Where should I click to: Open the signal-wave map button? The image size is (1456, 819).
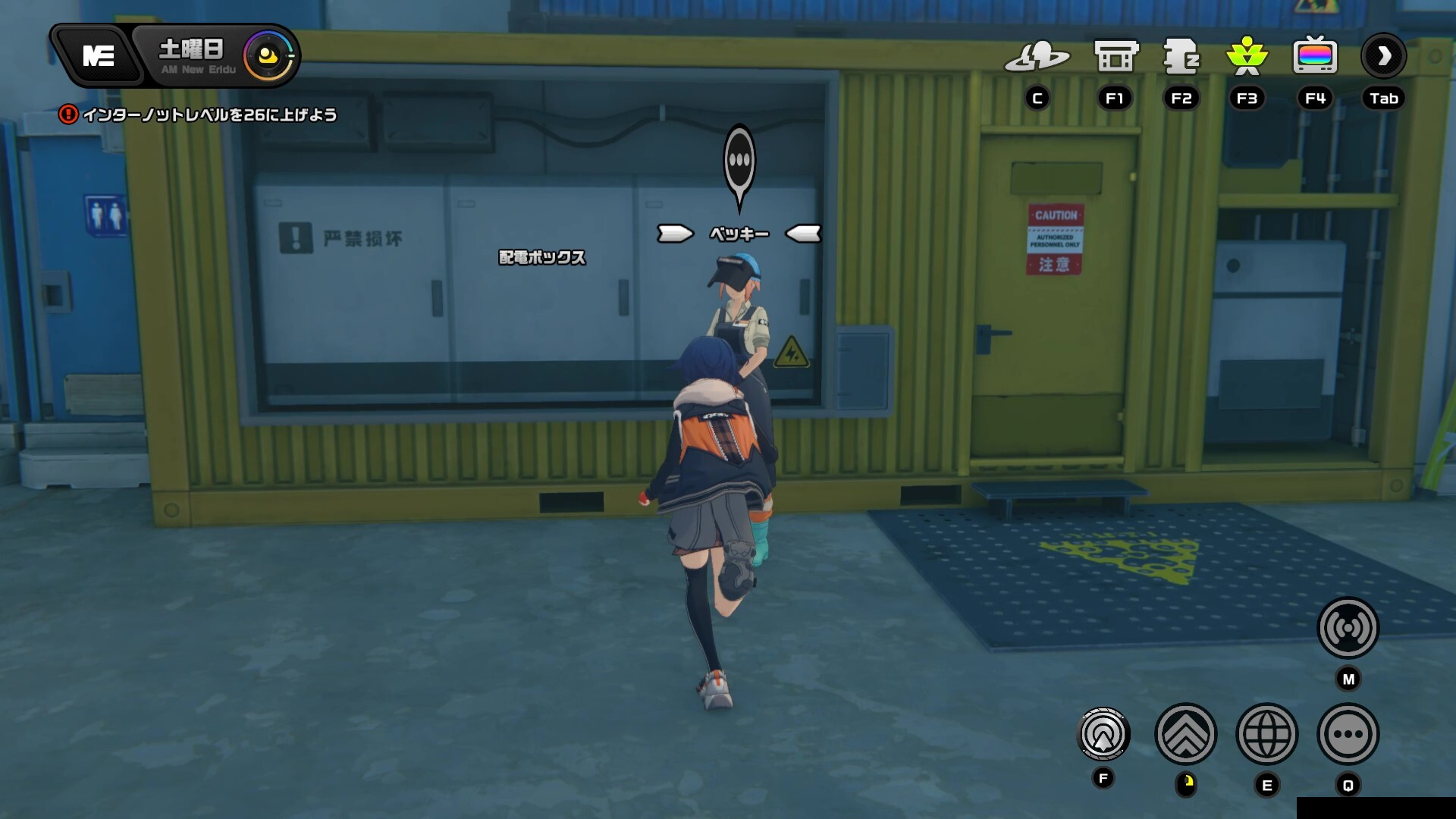pyautogui.click(x=1348, y=628)
